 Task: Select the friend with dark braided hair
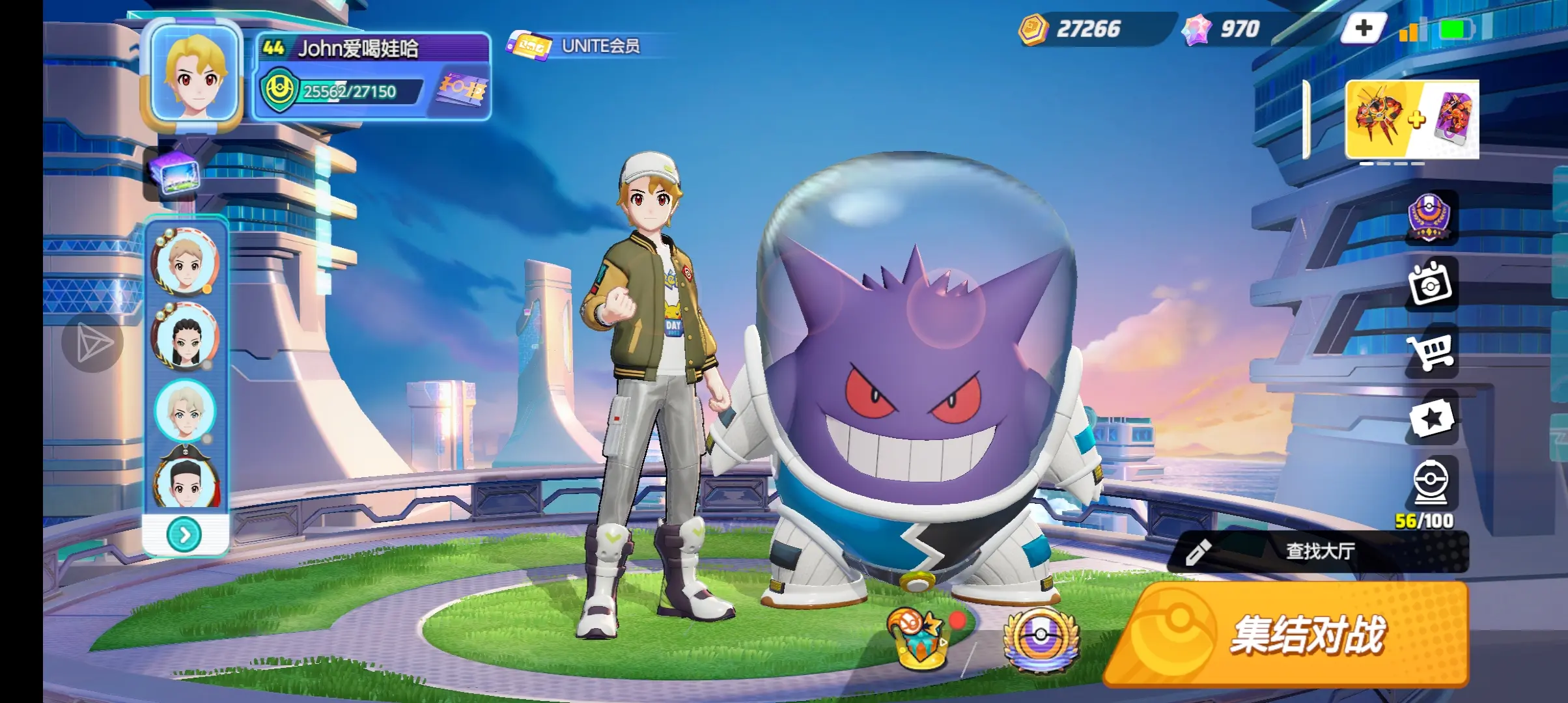point(186,337)
